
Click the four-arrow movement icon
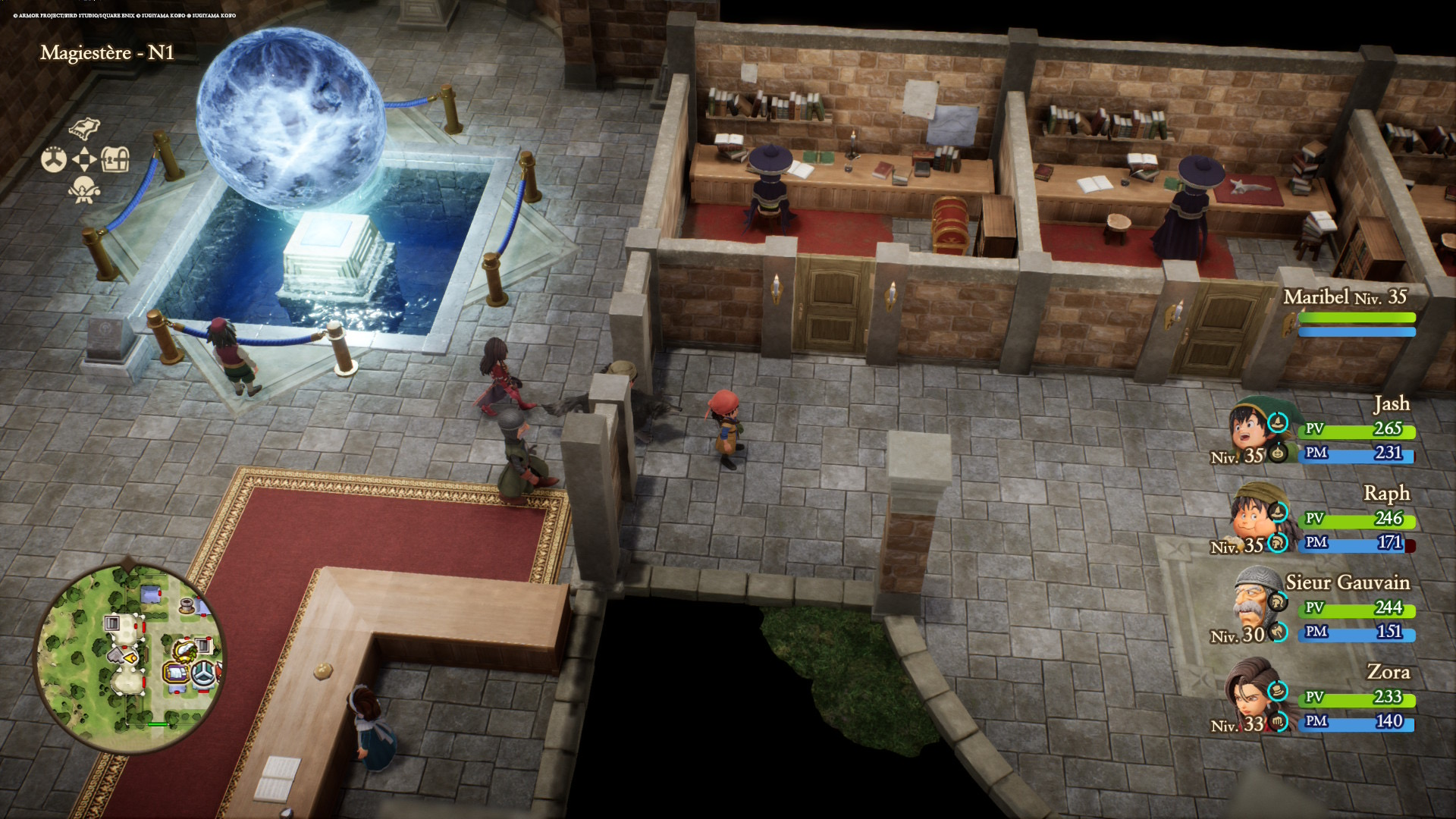[x=84, y=158]
